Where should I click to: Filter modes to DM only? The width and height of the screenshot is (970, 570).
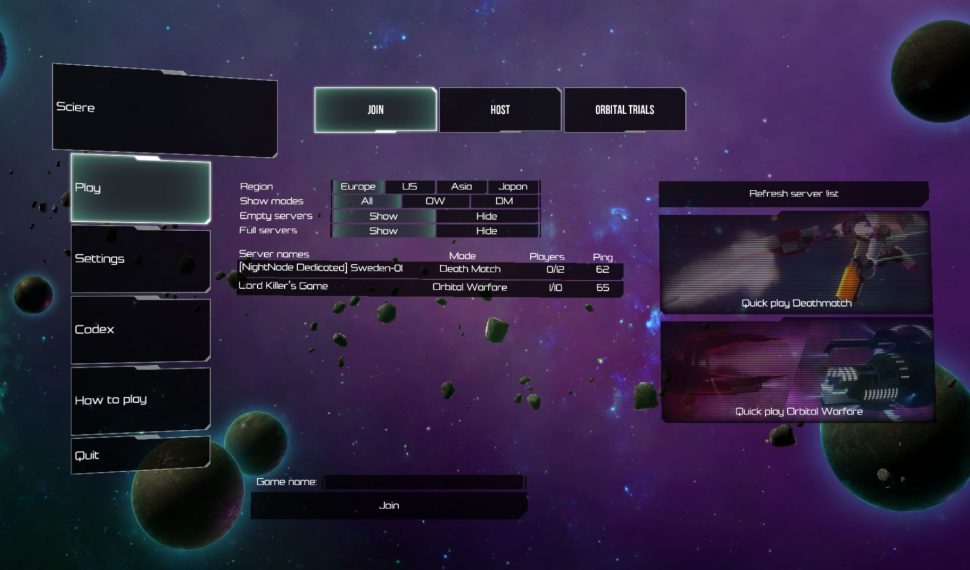click(504, 201)
